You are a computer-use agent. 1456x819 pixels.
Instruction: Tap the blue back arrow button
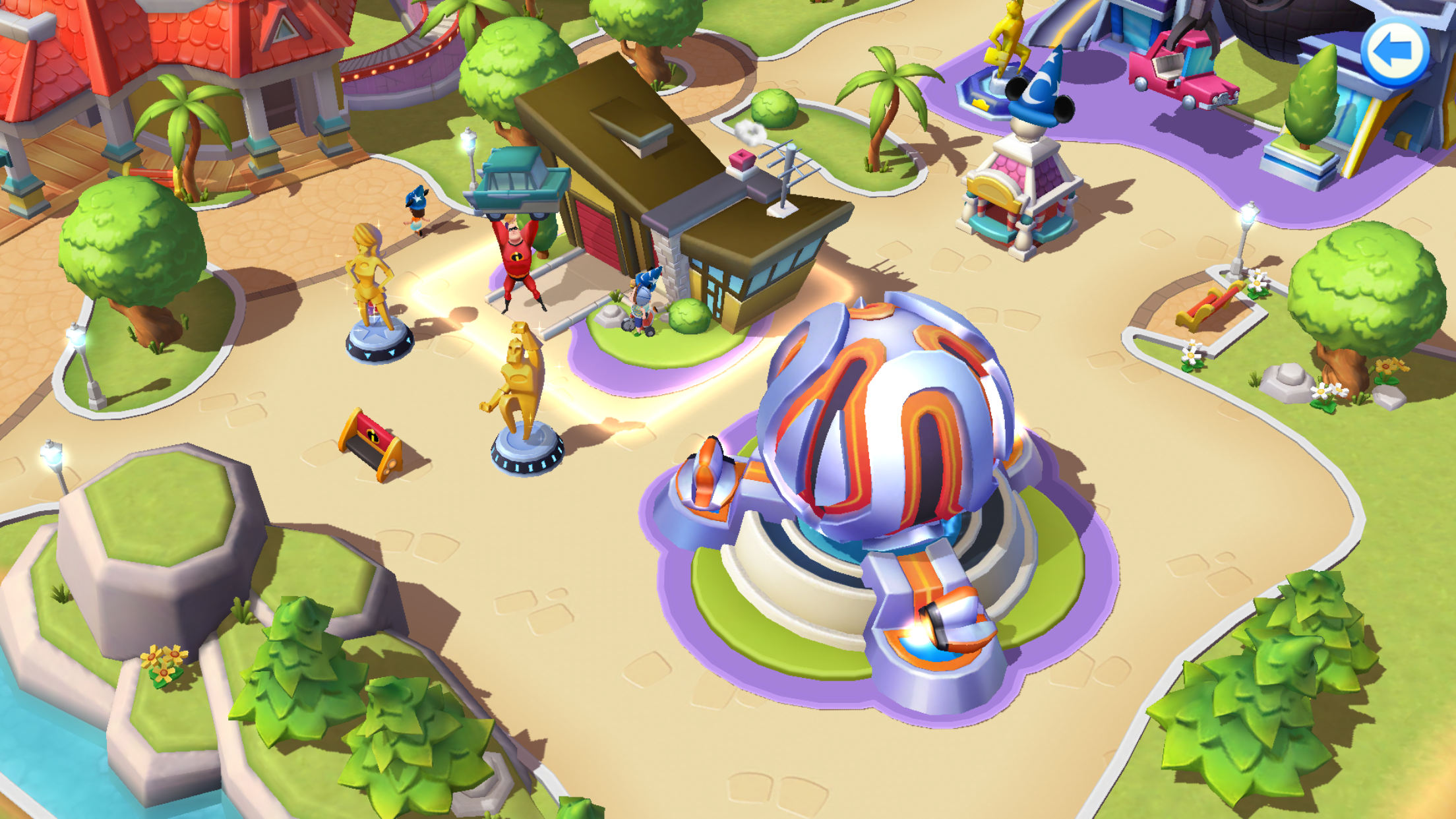point(1394,52)
